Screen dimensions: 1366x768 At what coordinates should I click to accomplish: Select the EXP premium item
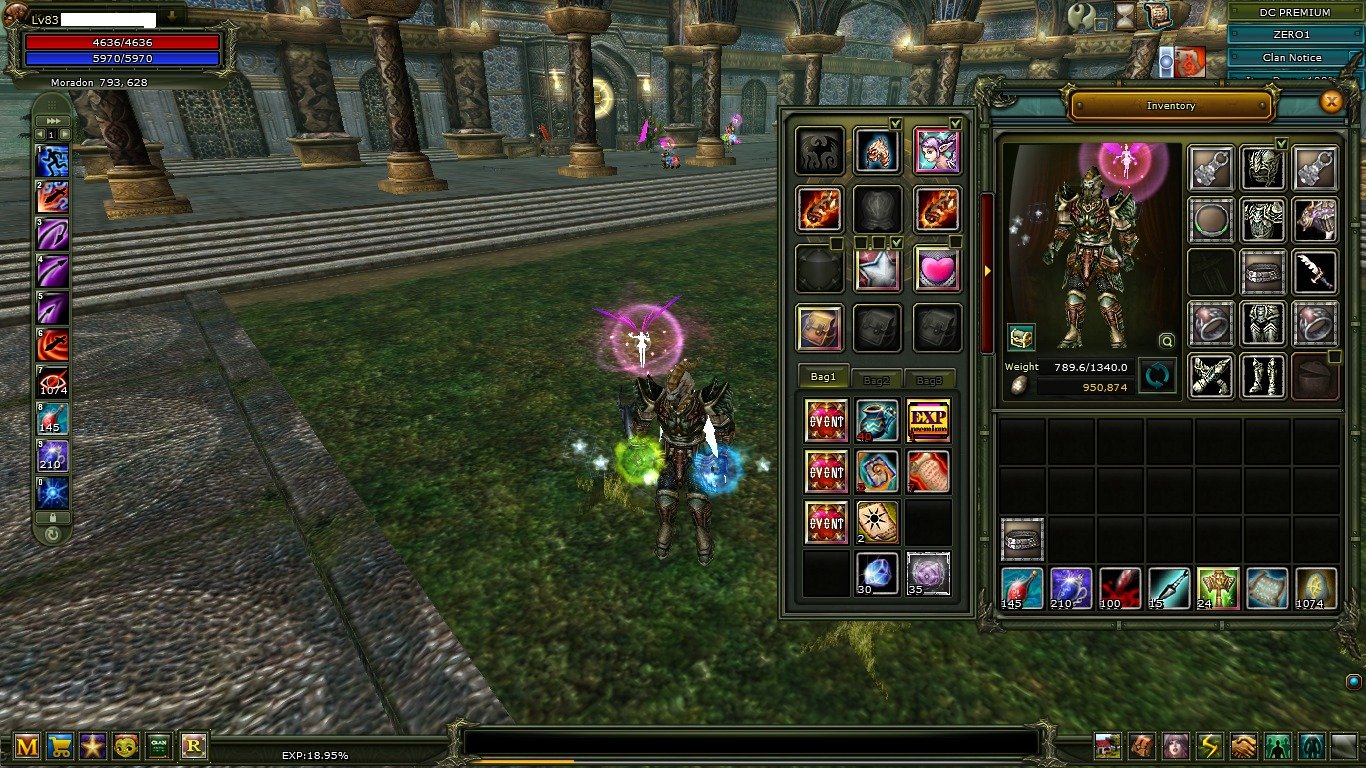(x=928, y=420)
